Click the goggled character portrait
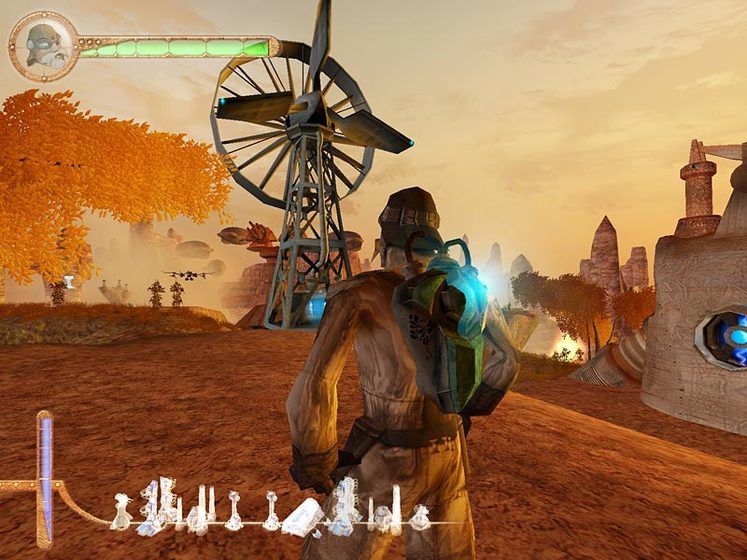 44,46
